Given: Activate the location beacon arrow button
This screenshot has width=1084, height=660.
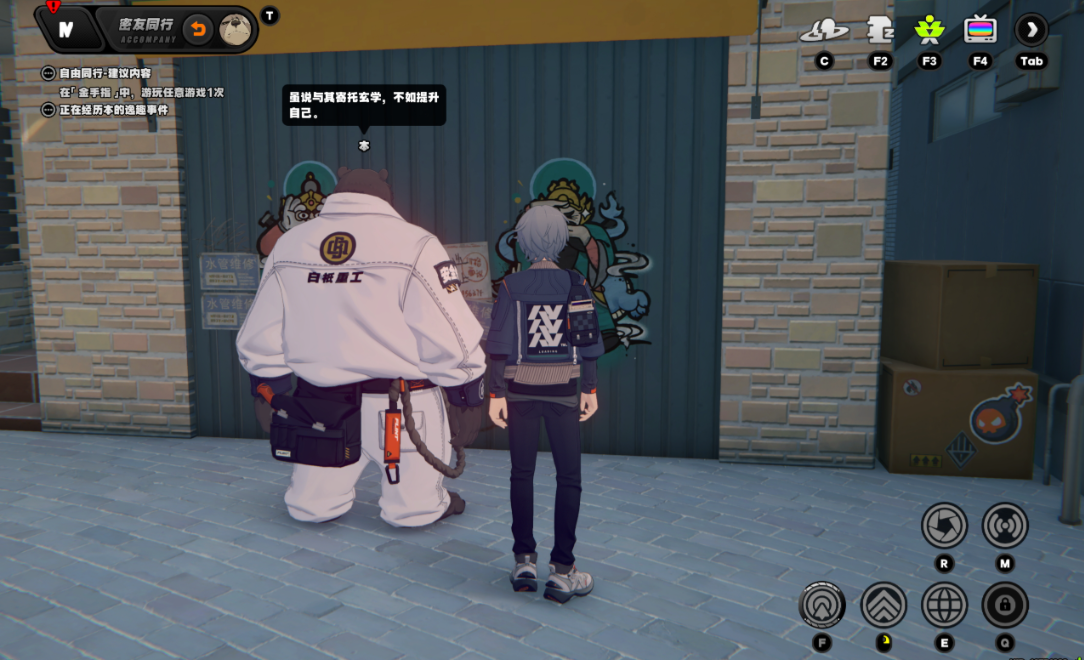Looking at the screenshot, I should click(x=823, y=605).
